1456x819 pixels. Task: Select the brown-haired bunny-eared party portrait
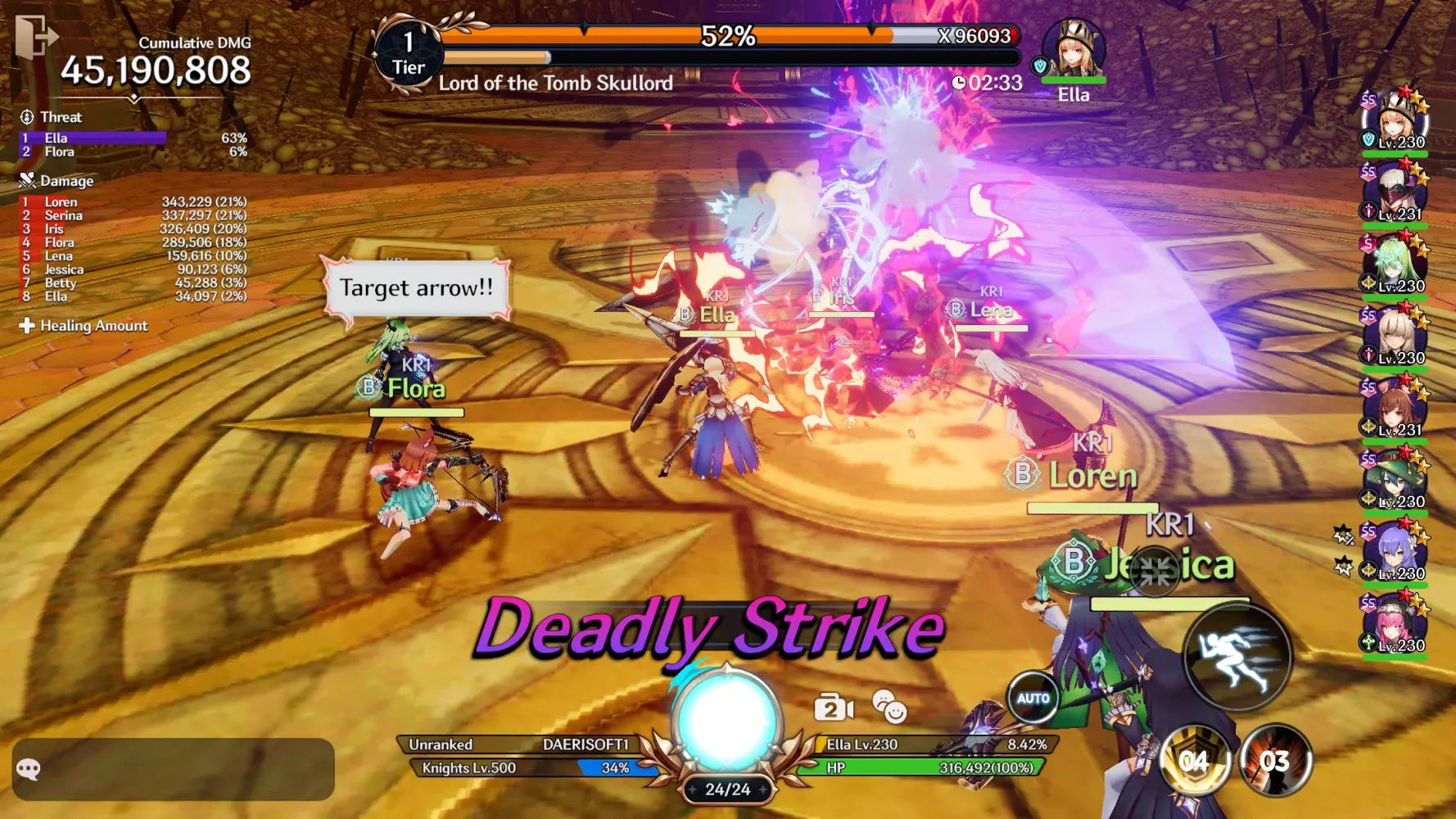[1395, 409]
